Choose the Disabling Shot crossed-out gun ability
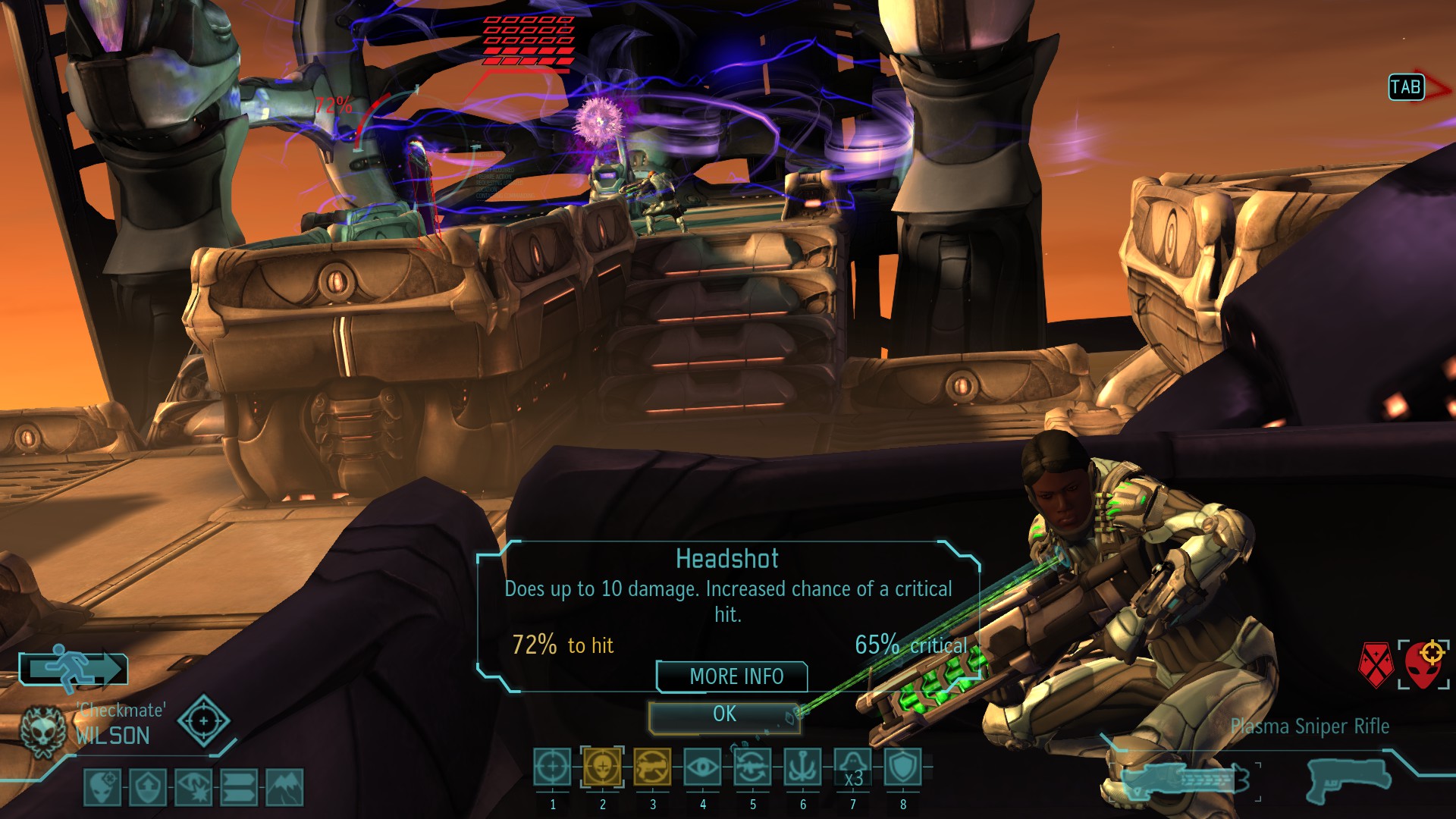 pos(652,767)
